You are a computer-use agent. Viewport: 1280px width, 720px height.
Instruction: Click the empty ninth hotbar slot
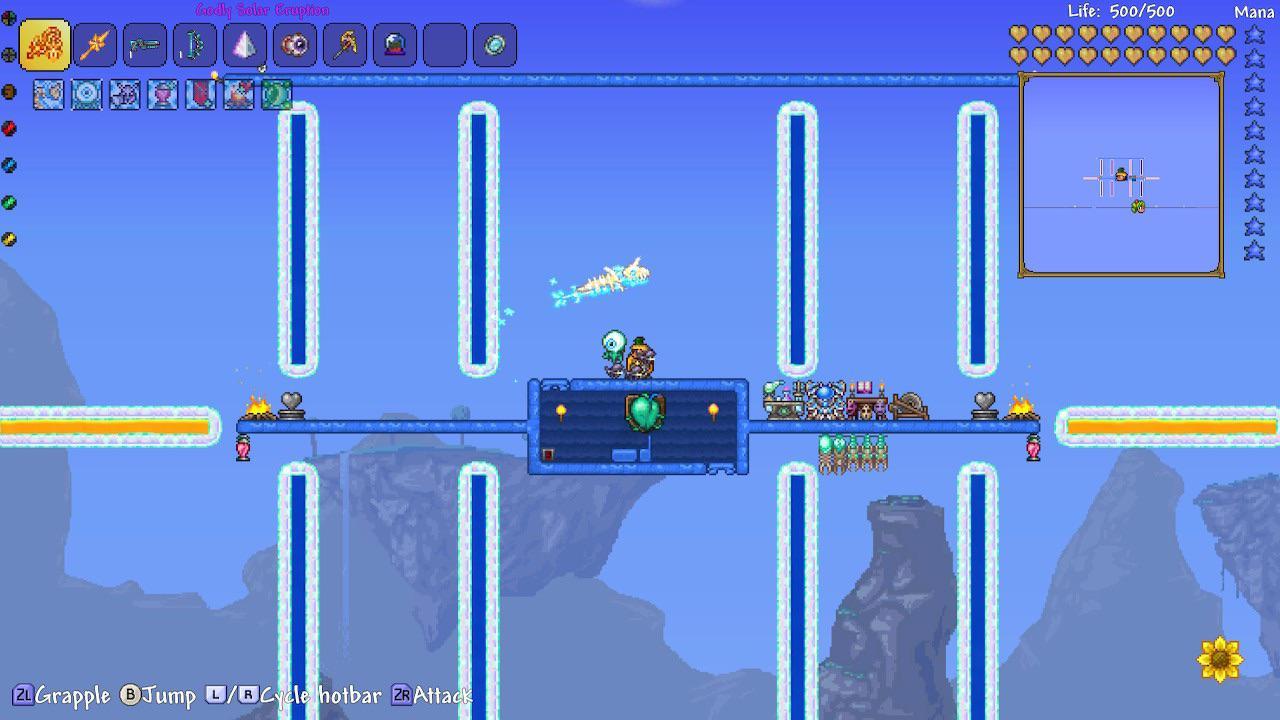click(x=443, y=45)
